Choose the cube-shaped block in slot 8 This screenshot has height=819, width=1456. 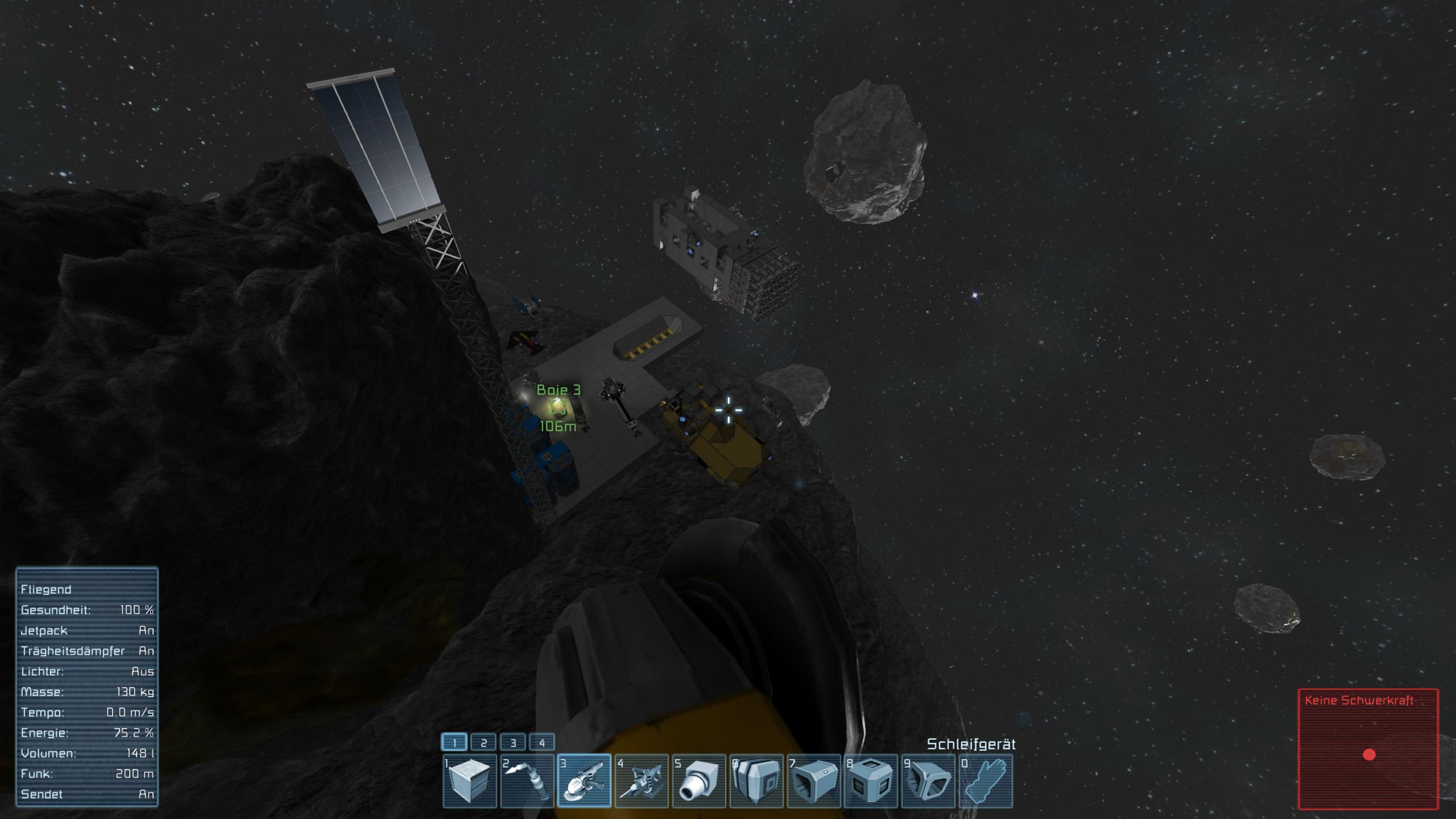871,780
